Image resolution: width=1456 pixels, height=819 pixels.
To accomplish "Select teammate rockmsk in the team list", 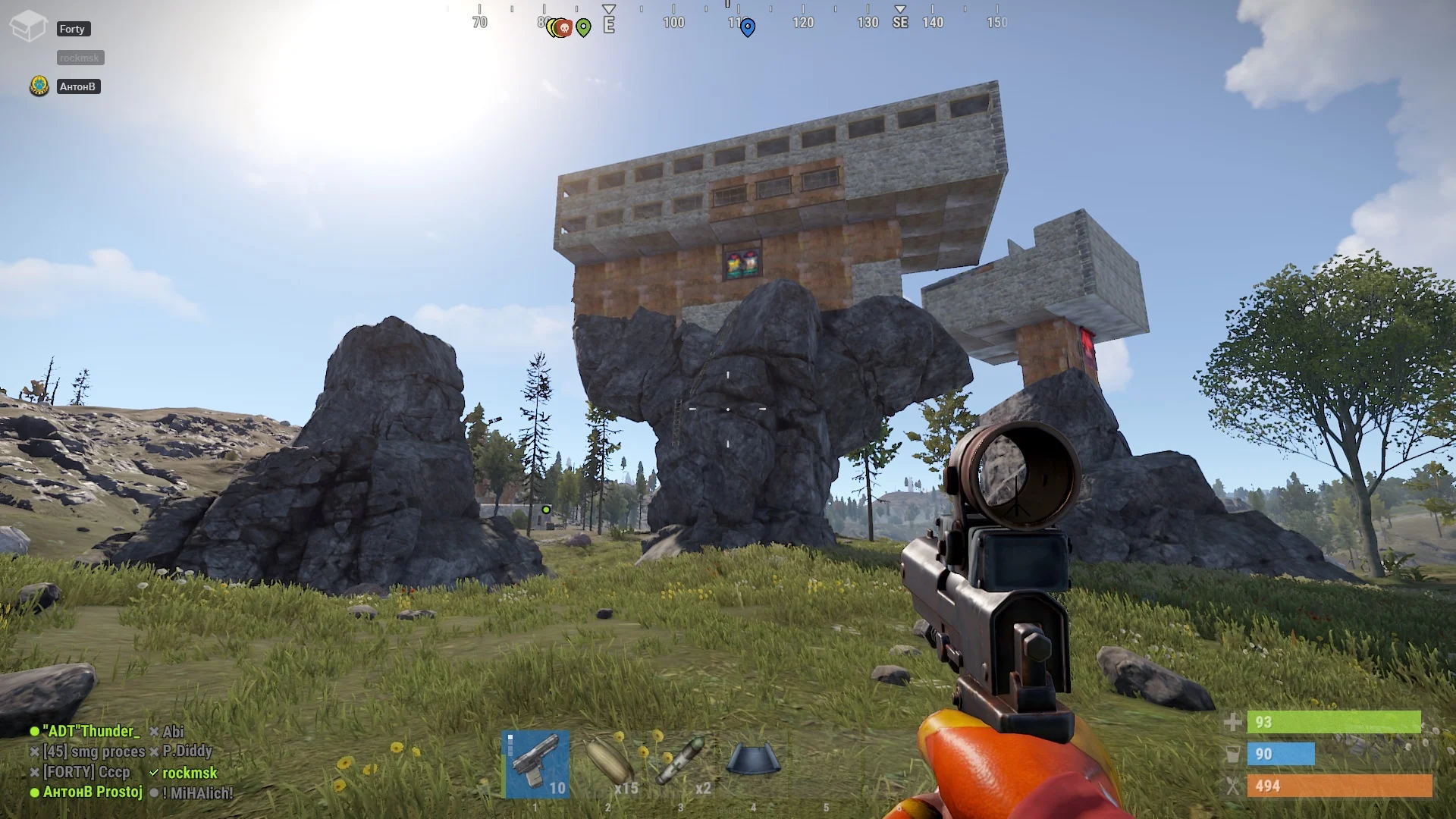I will [x=80, y=58].
